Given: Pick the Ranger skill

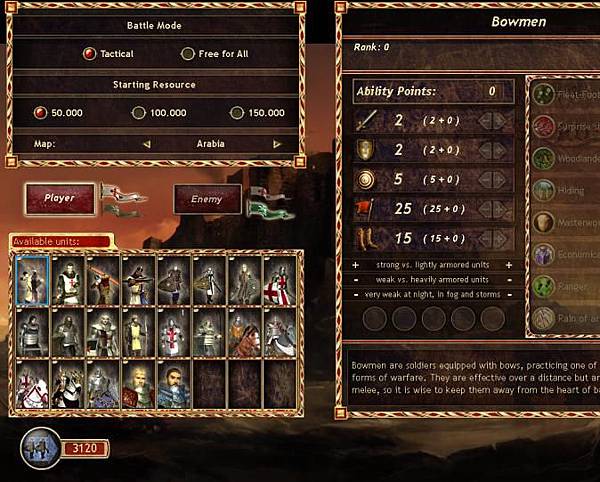Looking at the screenshot, I should pos(544,286).
